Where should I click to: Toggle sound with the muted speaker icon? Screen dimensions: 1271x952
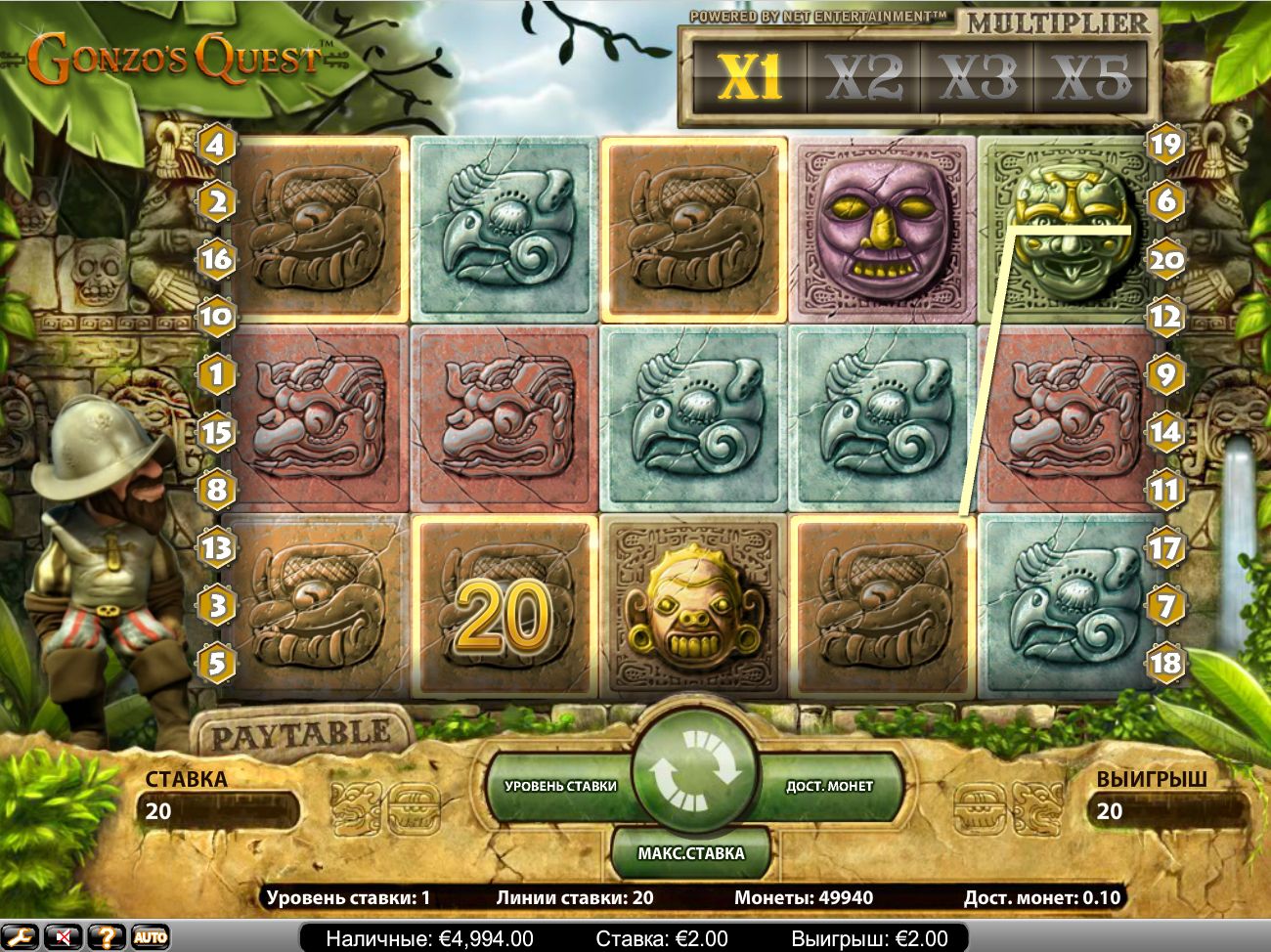tap(64, 937)
